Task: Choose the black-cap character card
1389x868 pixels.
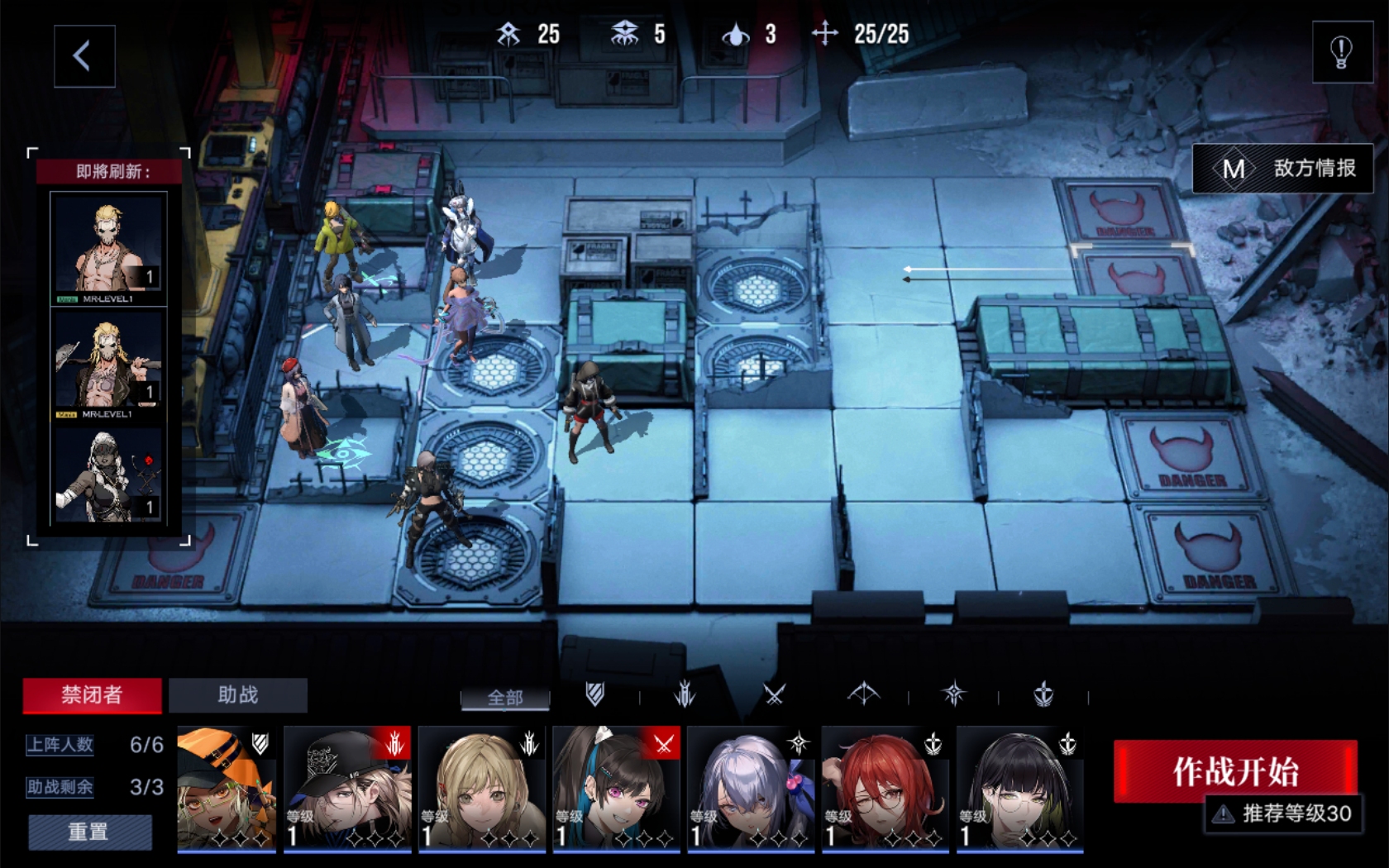Action: tap(347, 789)
